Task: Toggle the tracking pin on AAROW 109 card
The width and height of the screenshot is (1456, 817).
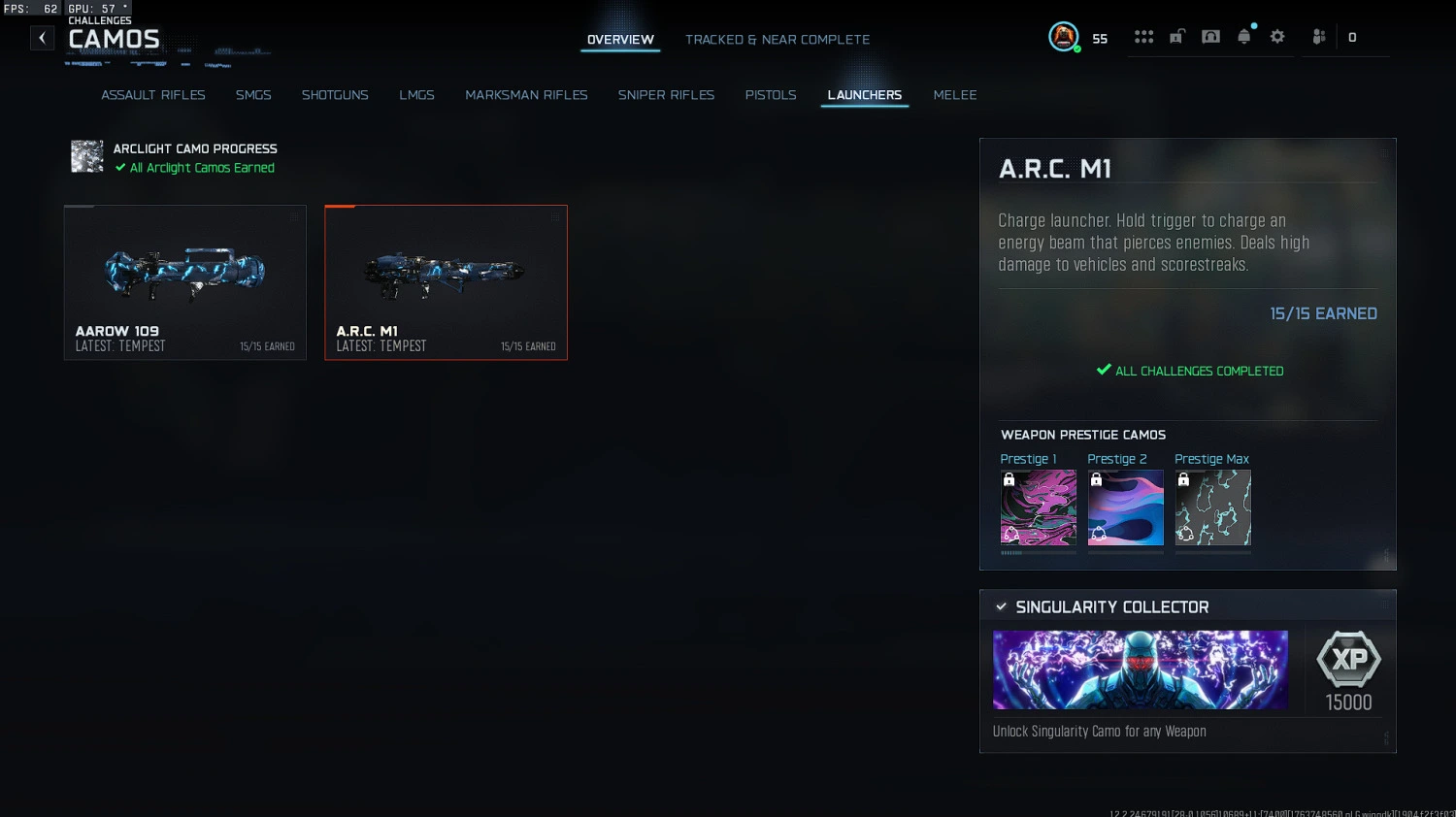Action: [294, 216]
